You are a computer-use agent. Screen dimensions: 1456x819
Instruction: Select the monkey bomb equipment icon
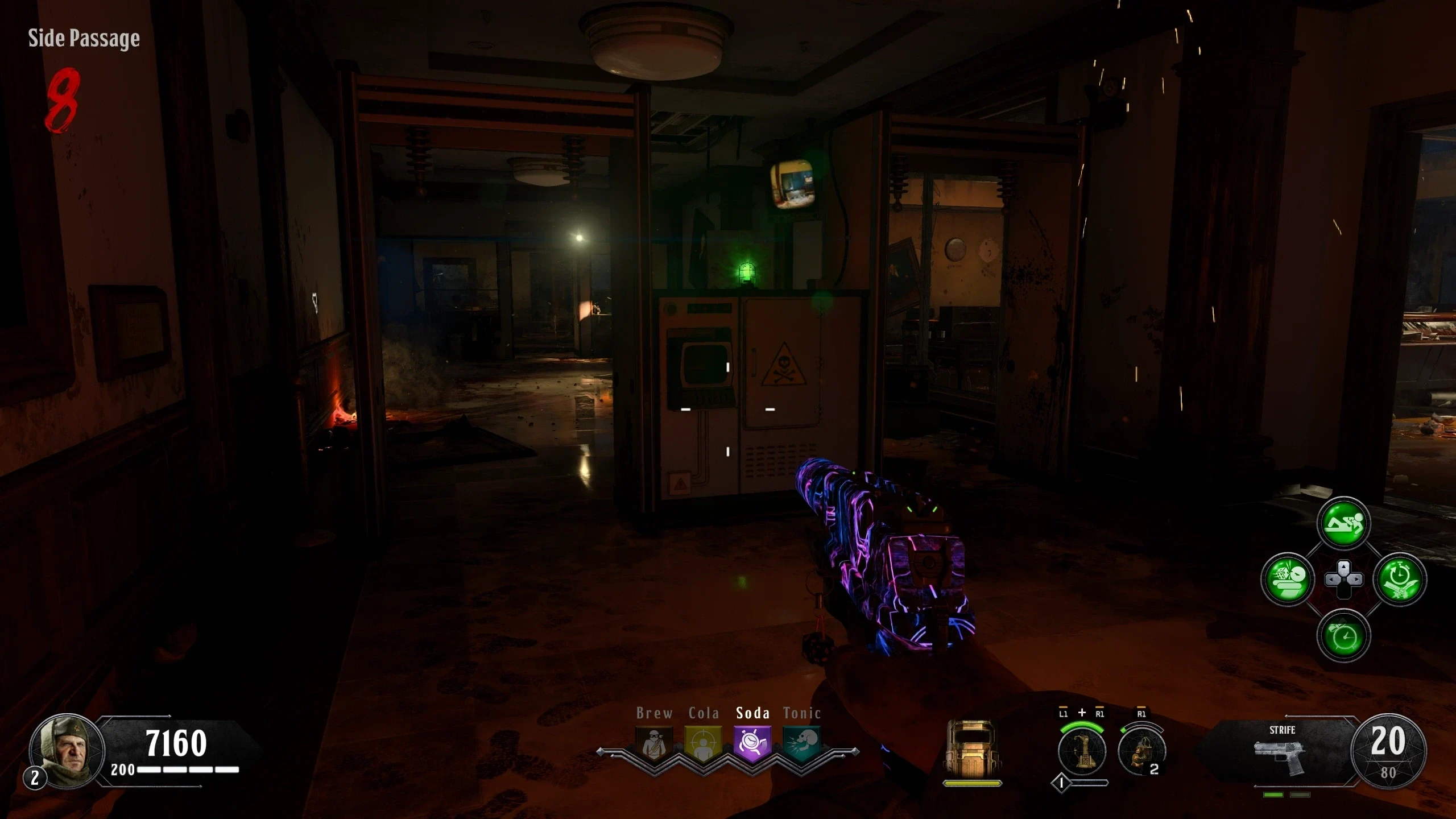coord(1141,751)
